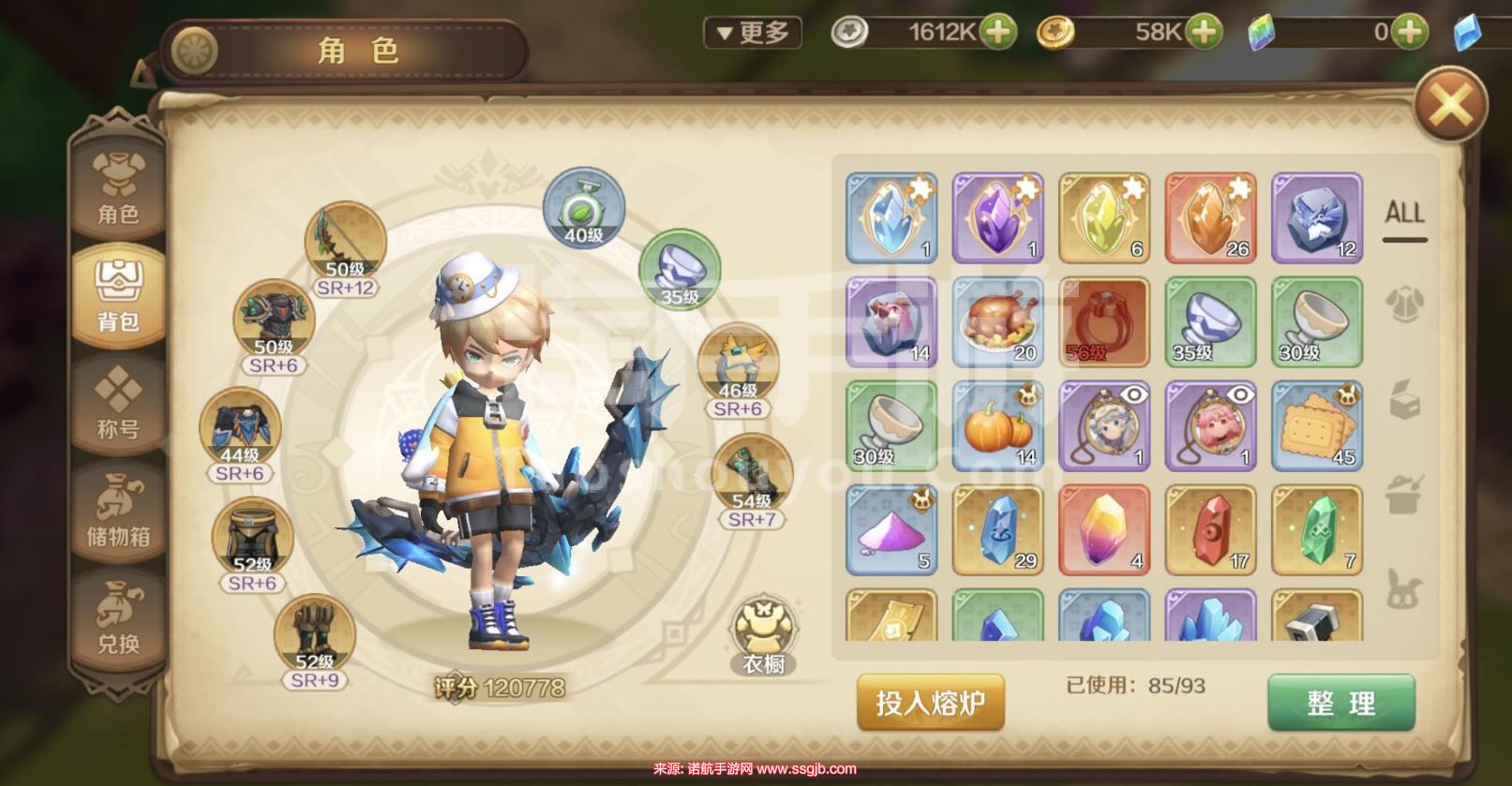
Task: Select the pumpkin item slot
Action: pyautogui.click(x=997, y=426)
